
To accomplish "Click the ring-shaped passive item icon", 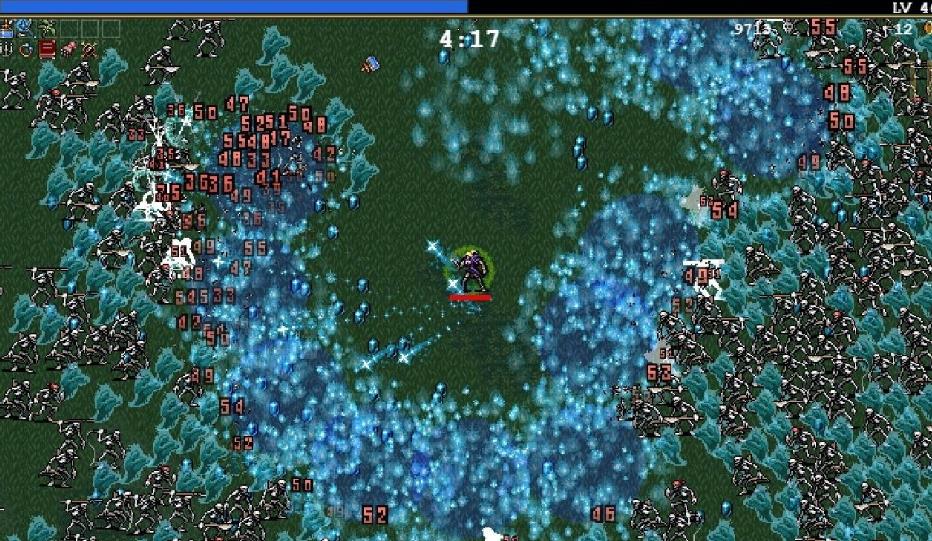I will pyautogui.click(x=26, y=49).
